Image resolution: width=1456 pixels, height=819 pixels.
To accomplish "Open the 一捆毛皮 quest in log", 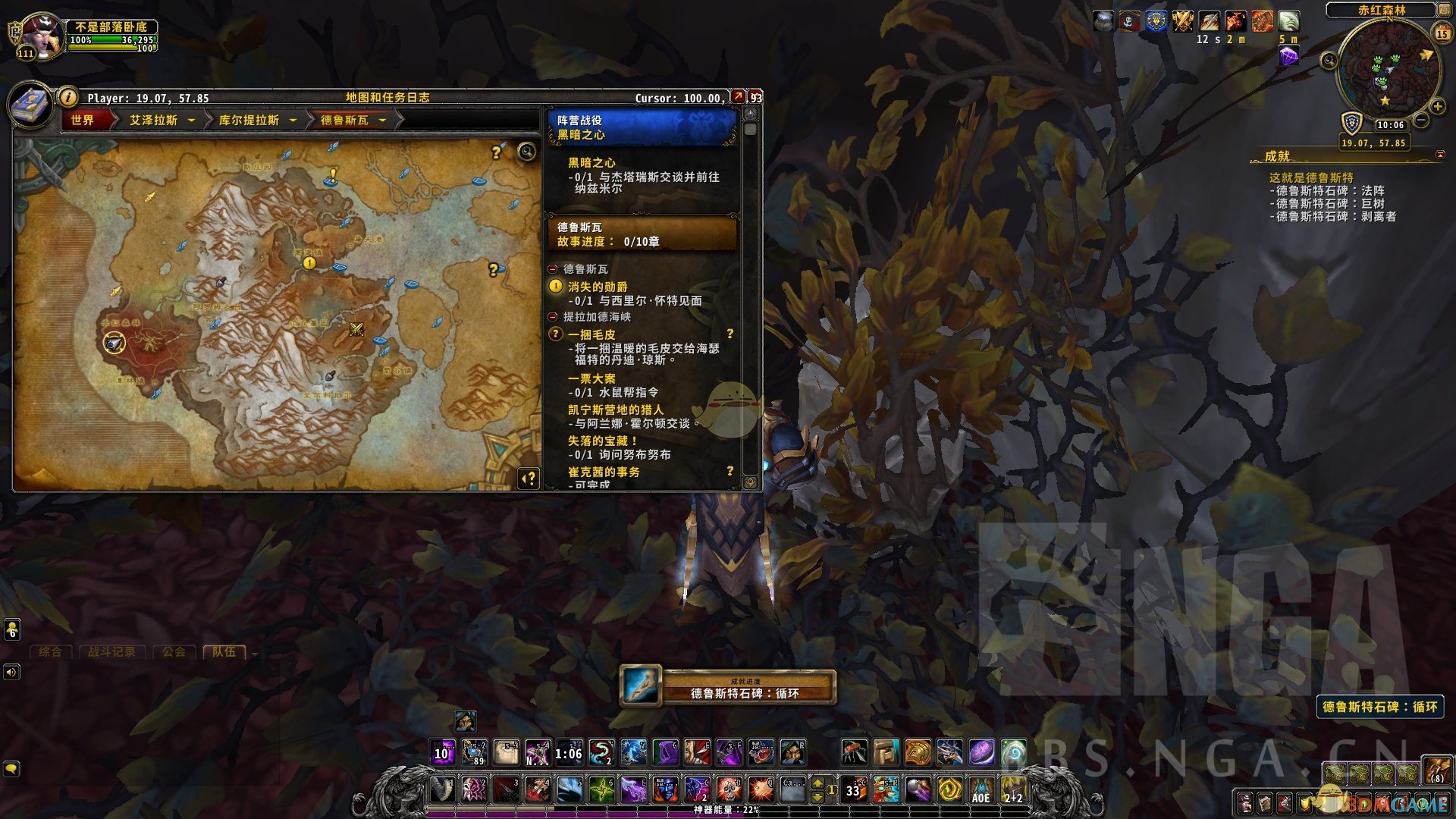I will click(591, 334).
